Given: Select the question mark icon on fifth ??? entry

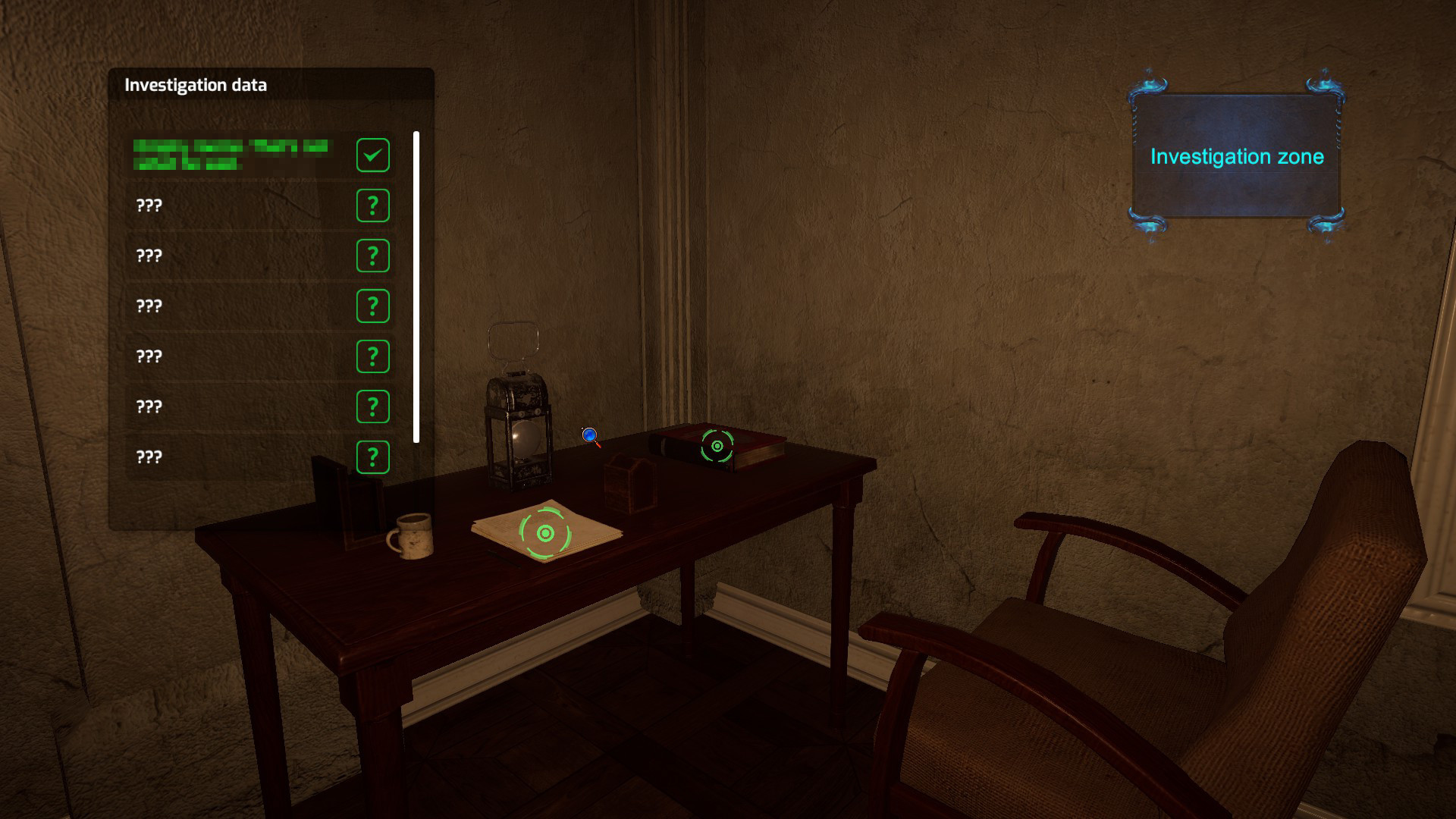Looking at the screenshot, I should click(x=372, y=406).
